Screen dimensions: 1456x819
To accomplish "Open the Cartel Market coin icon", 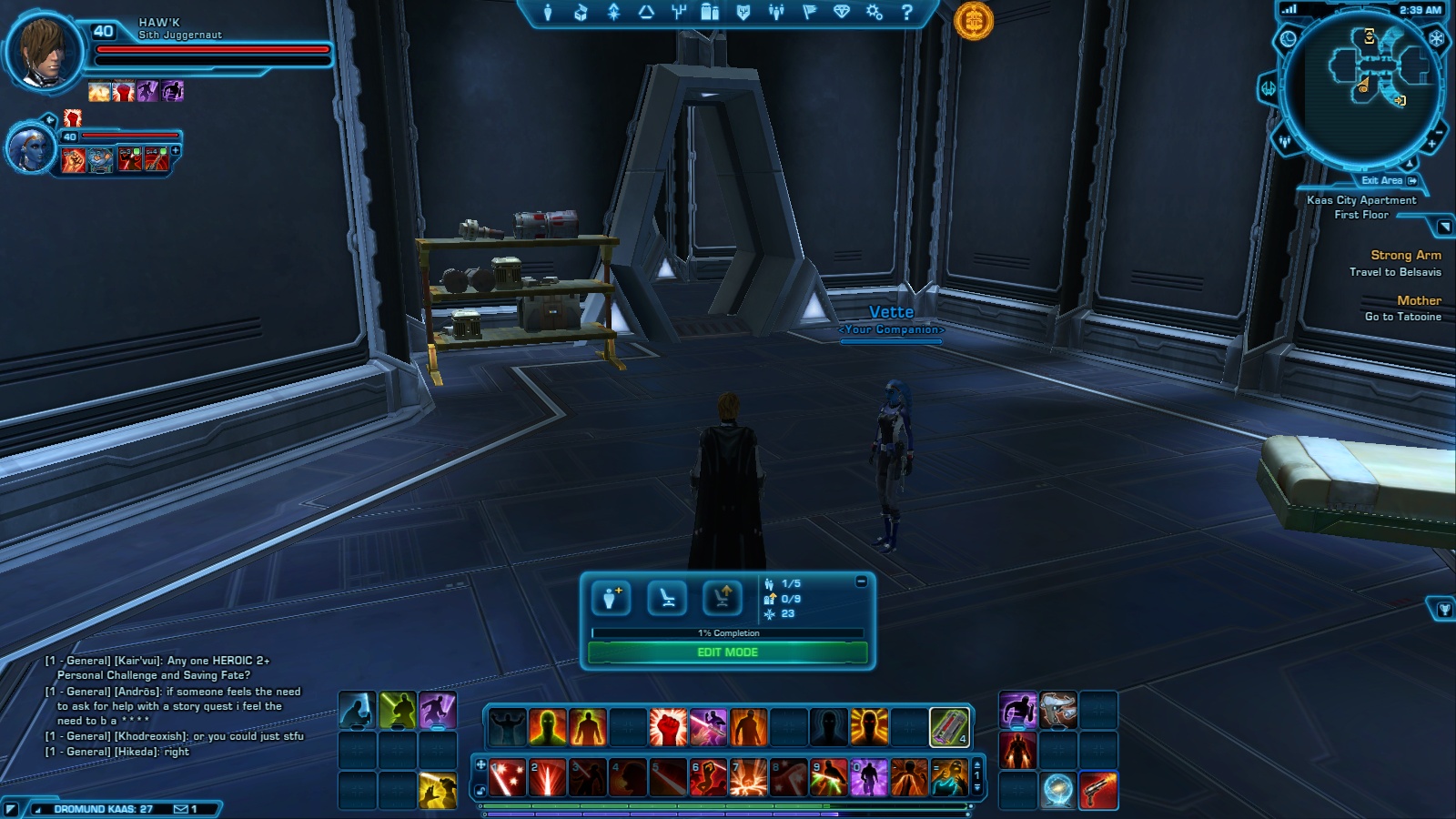I will (973, 20).
